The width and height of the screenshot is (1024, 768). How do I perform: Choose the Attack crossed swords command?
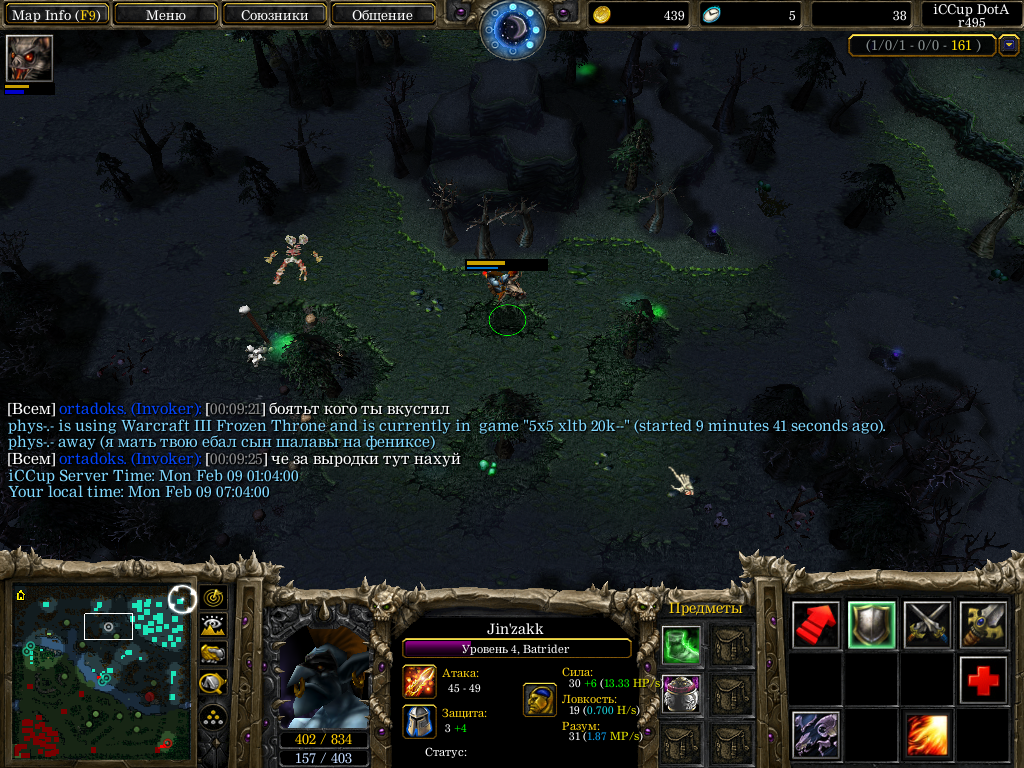coord(927,625)
